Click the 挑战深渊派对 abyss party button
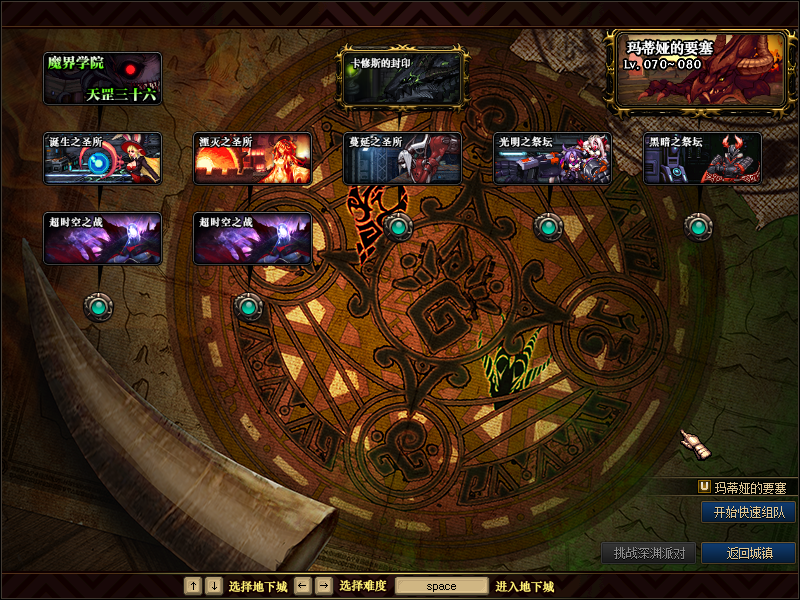The width and height of the screenshot is (800, 600). 648,553
